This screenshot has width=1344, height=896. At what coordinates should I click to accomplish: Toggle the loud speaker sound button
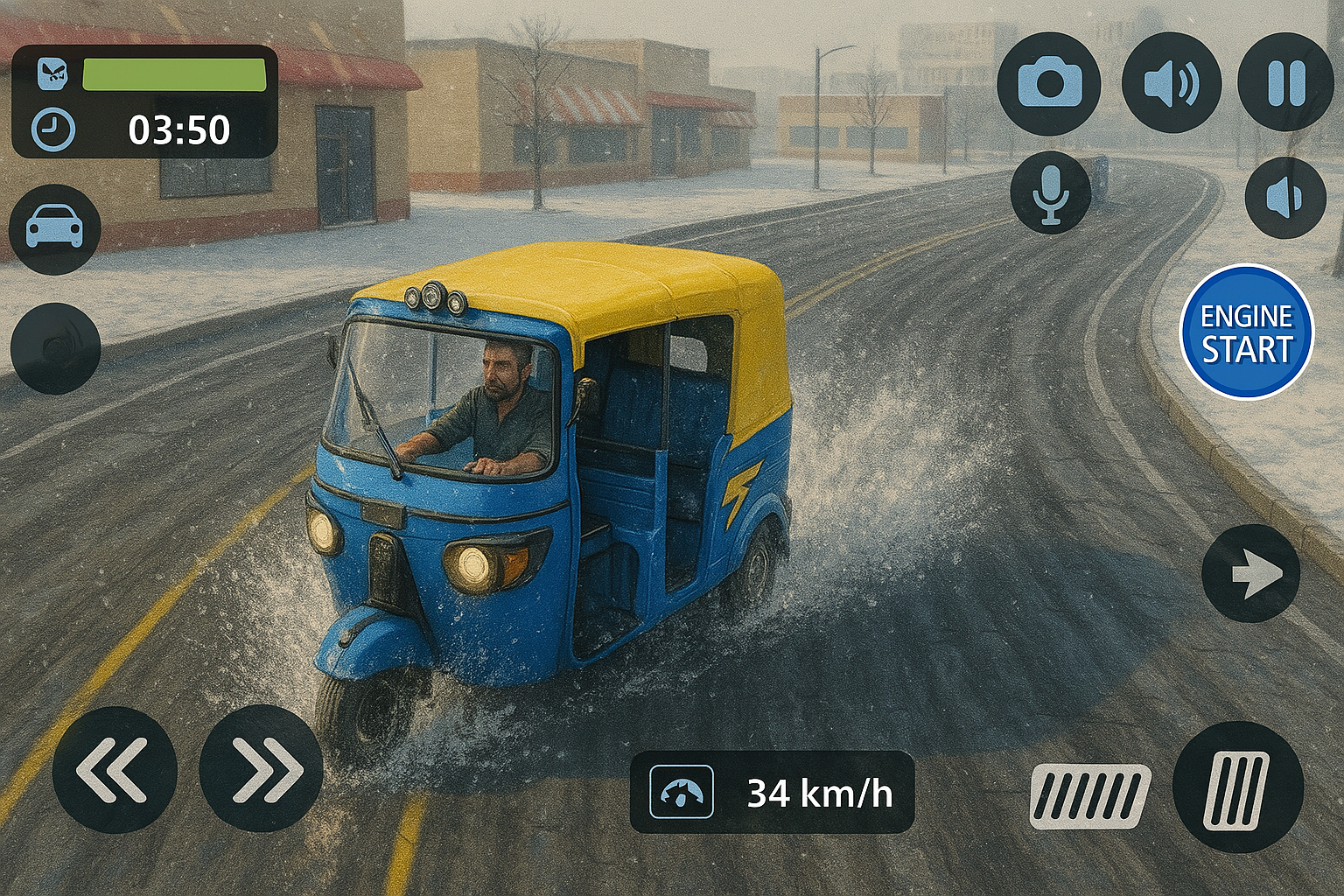coord(1171,84)
